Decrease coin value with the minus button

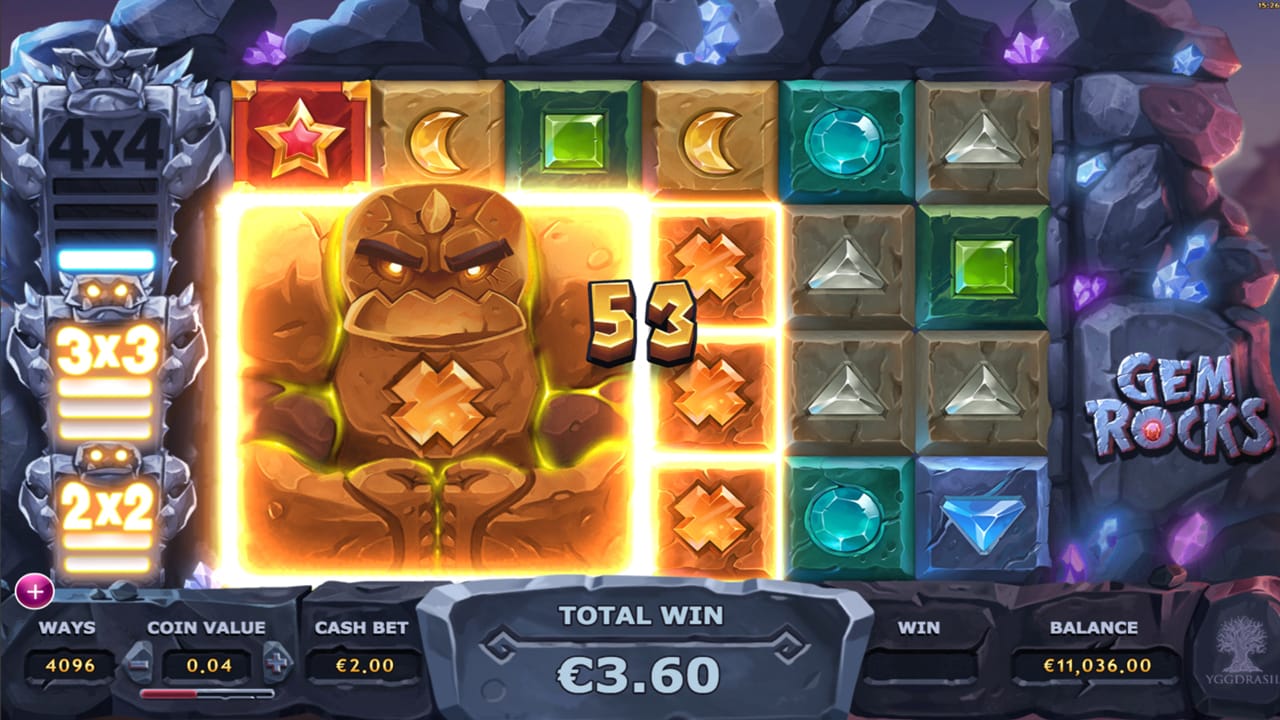click(138, 661)
